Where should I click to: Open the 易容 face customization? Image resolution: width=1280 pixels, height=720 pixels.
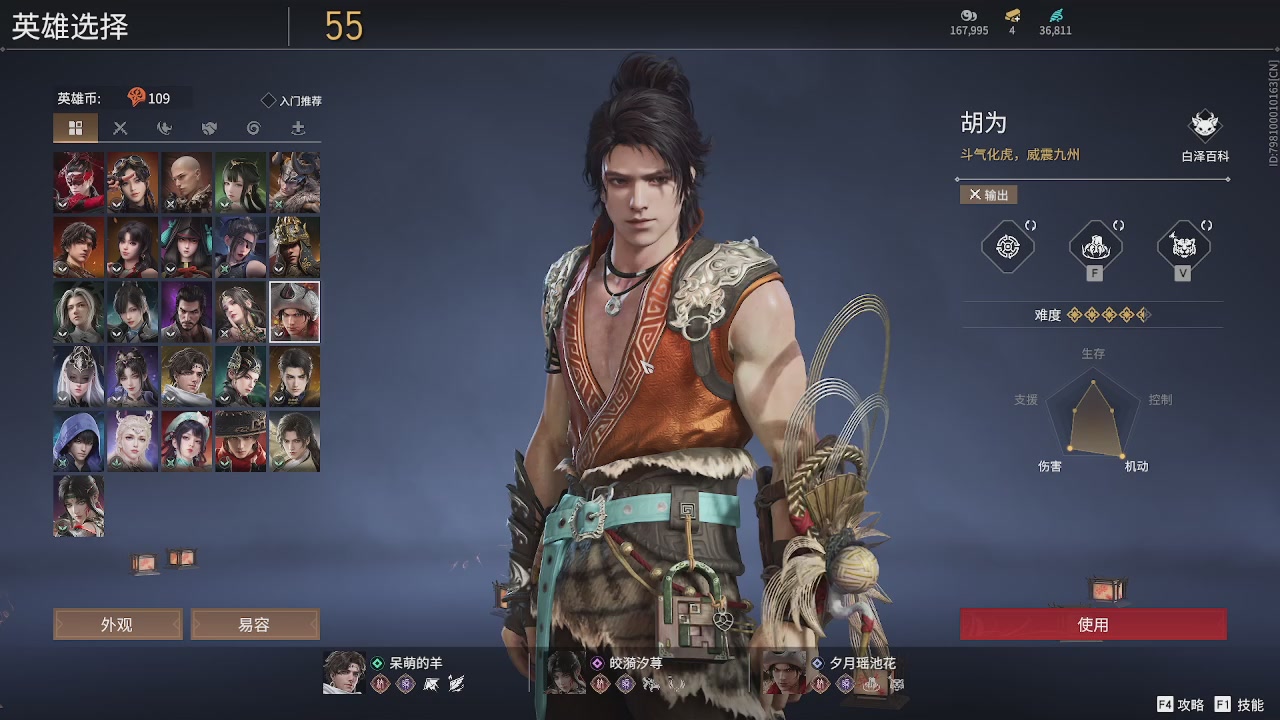(254, 624)
